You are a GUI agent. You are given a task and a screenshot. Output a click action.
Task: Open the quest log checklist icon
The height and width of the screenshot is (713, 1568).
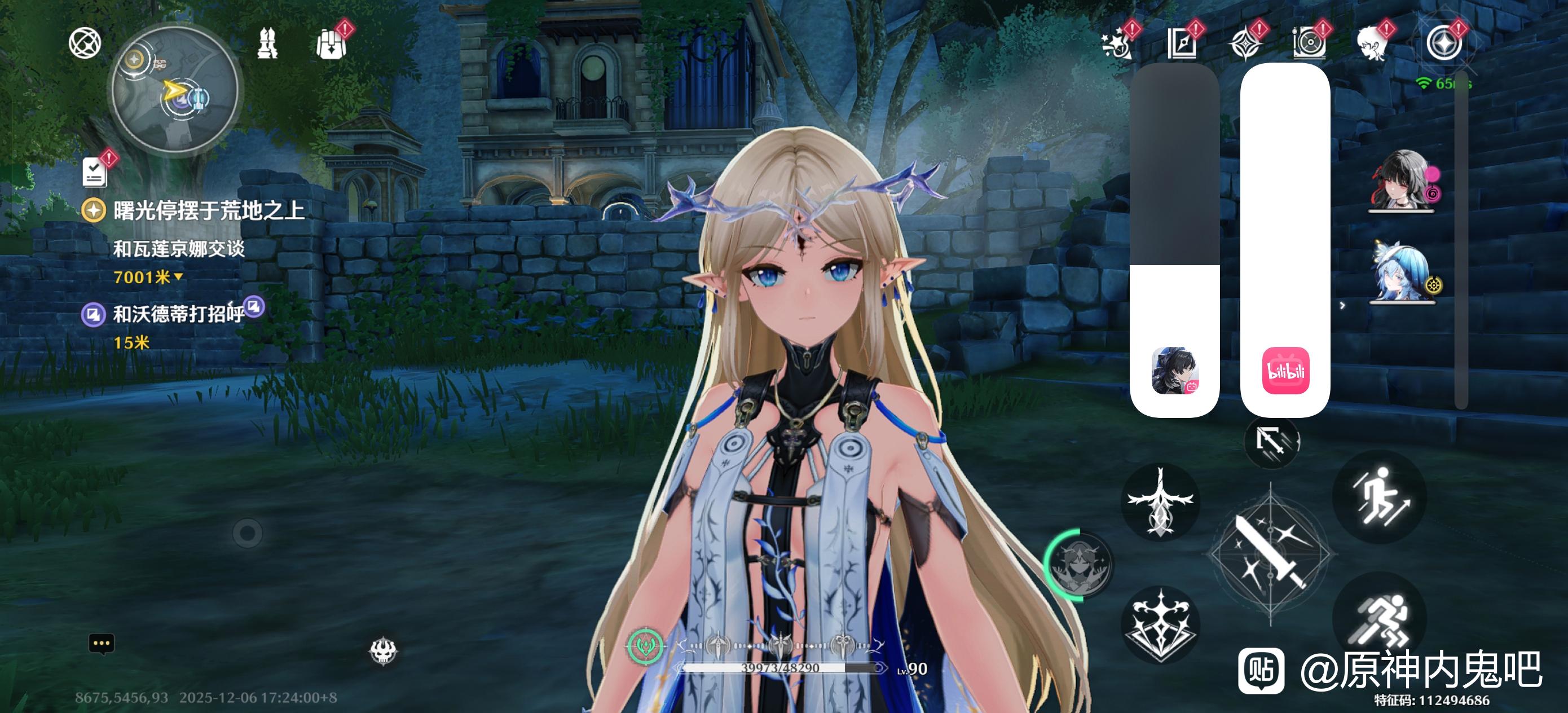tap(94, 171)
